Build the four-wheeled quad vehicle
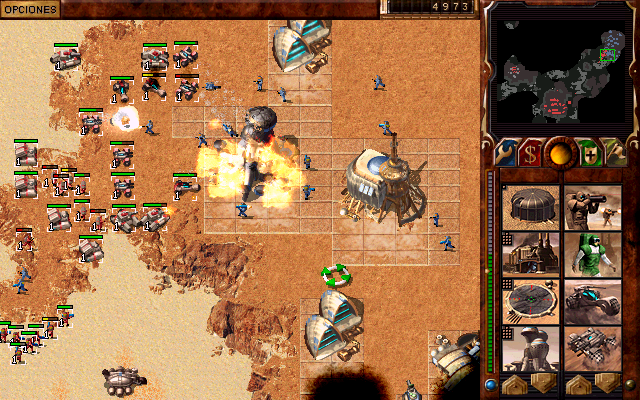The height and width of the screenshot is (400, 640). click(x=593, y=348)
